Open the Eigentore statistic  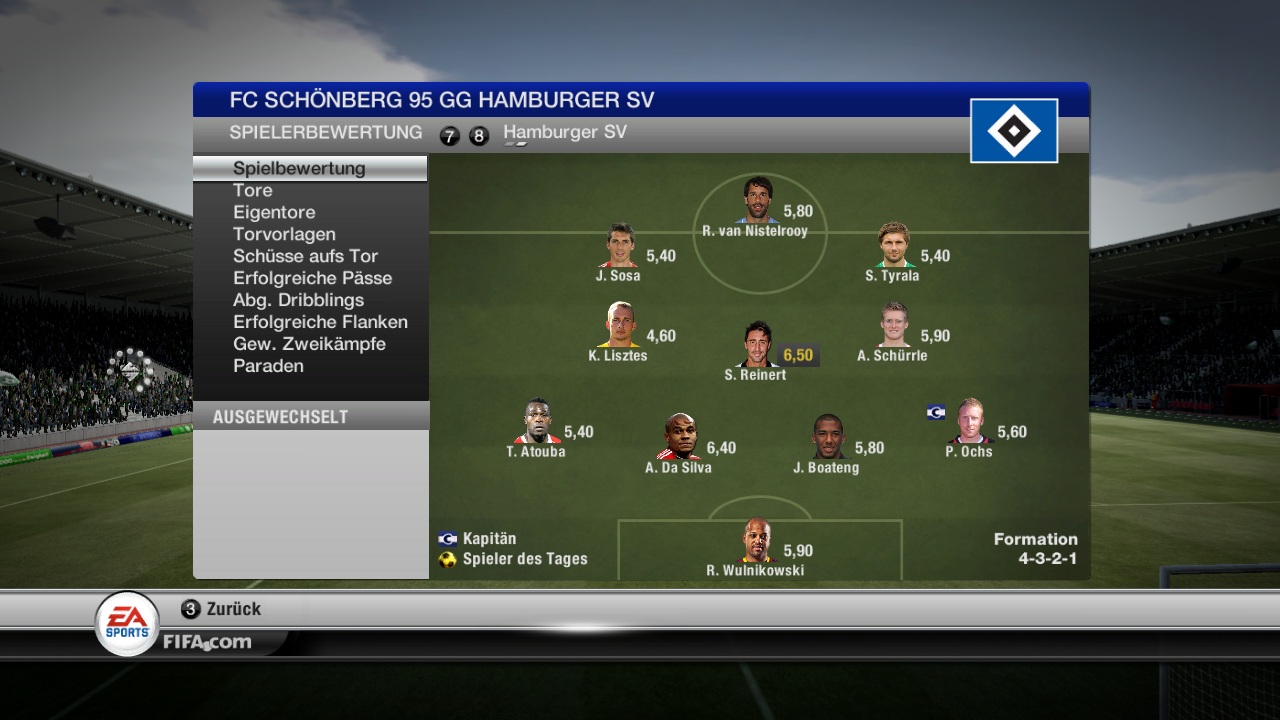pos(274,212)
